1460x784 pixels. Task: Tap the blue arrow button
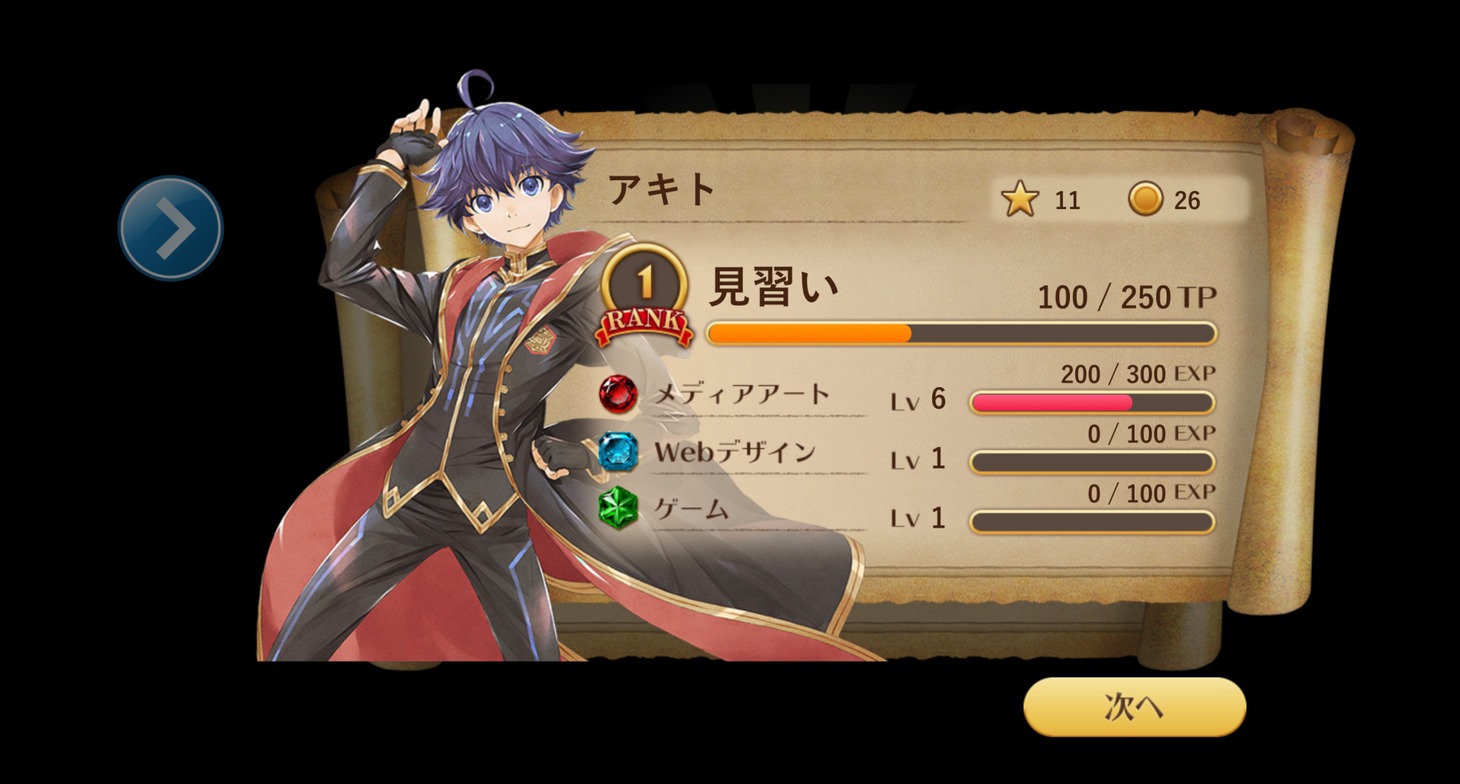[171, 228]
